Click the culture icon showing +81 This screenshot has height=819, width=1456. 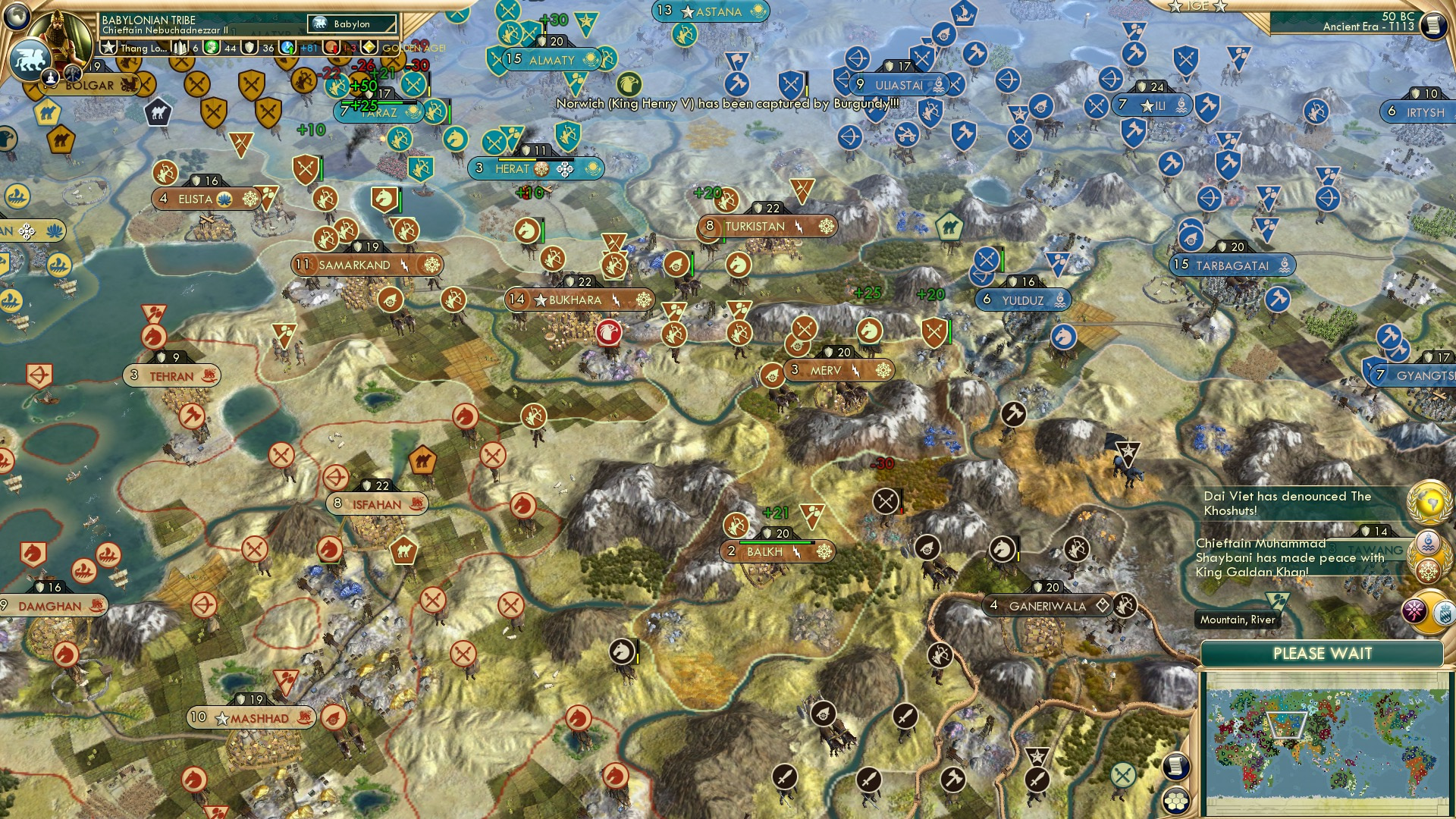pyautogui.click(x=287, y=49)
